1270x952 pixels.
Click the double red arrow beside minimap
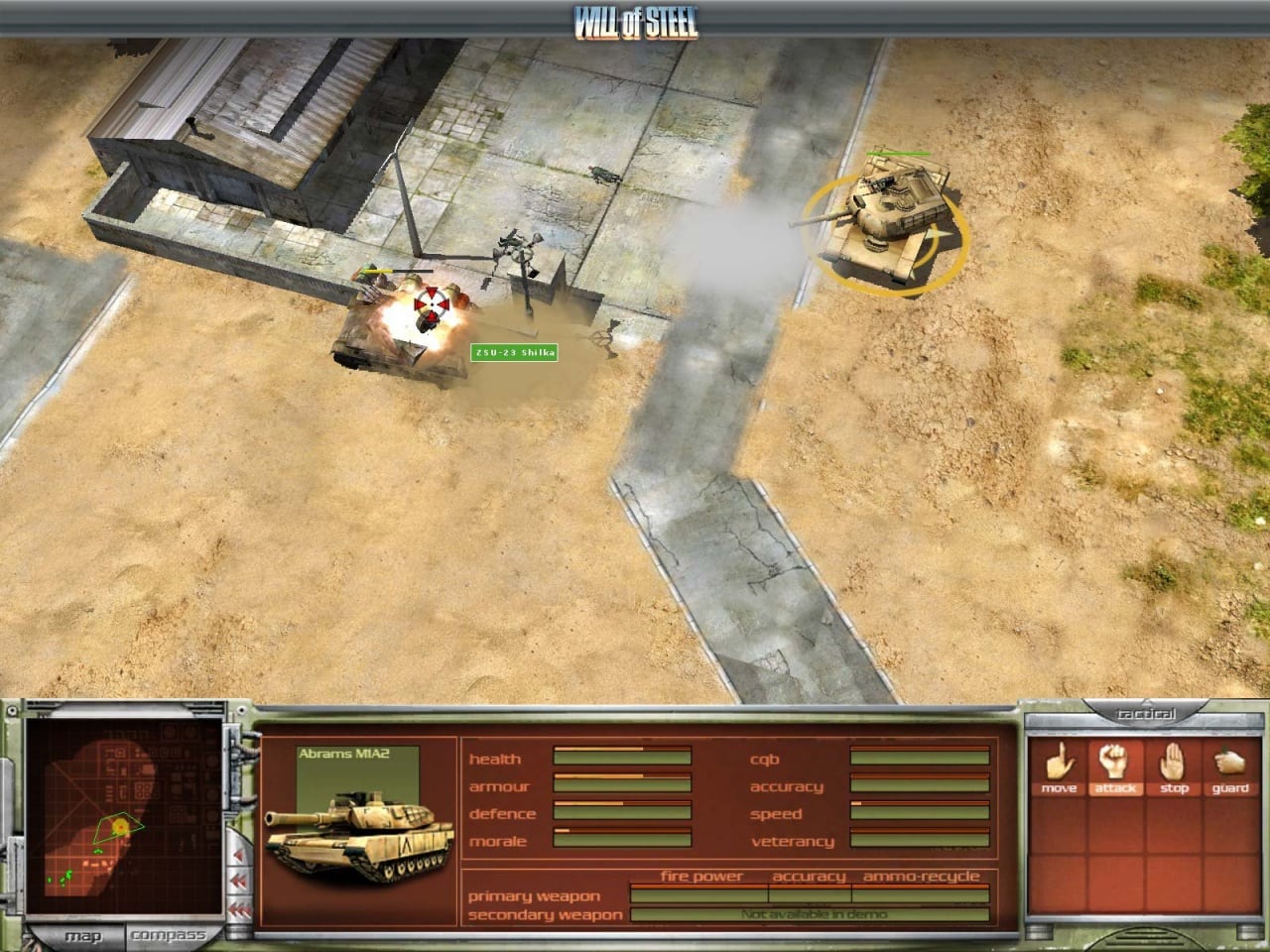point(239,882)
